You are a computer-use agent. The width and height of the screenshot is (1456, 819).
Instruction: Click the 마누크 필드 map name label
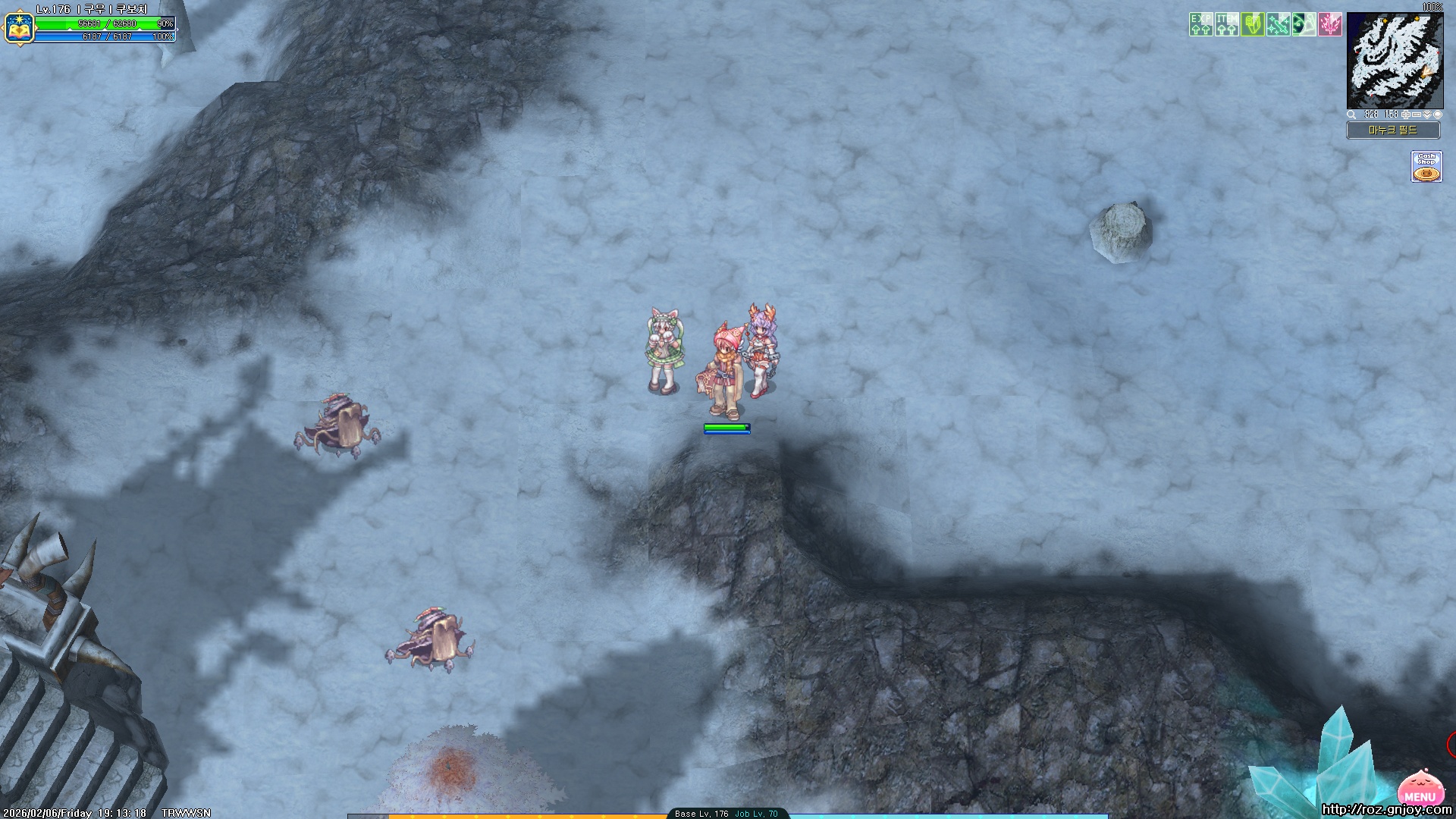1393,130
